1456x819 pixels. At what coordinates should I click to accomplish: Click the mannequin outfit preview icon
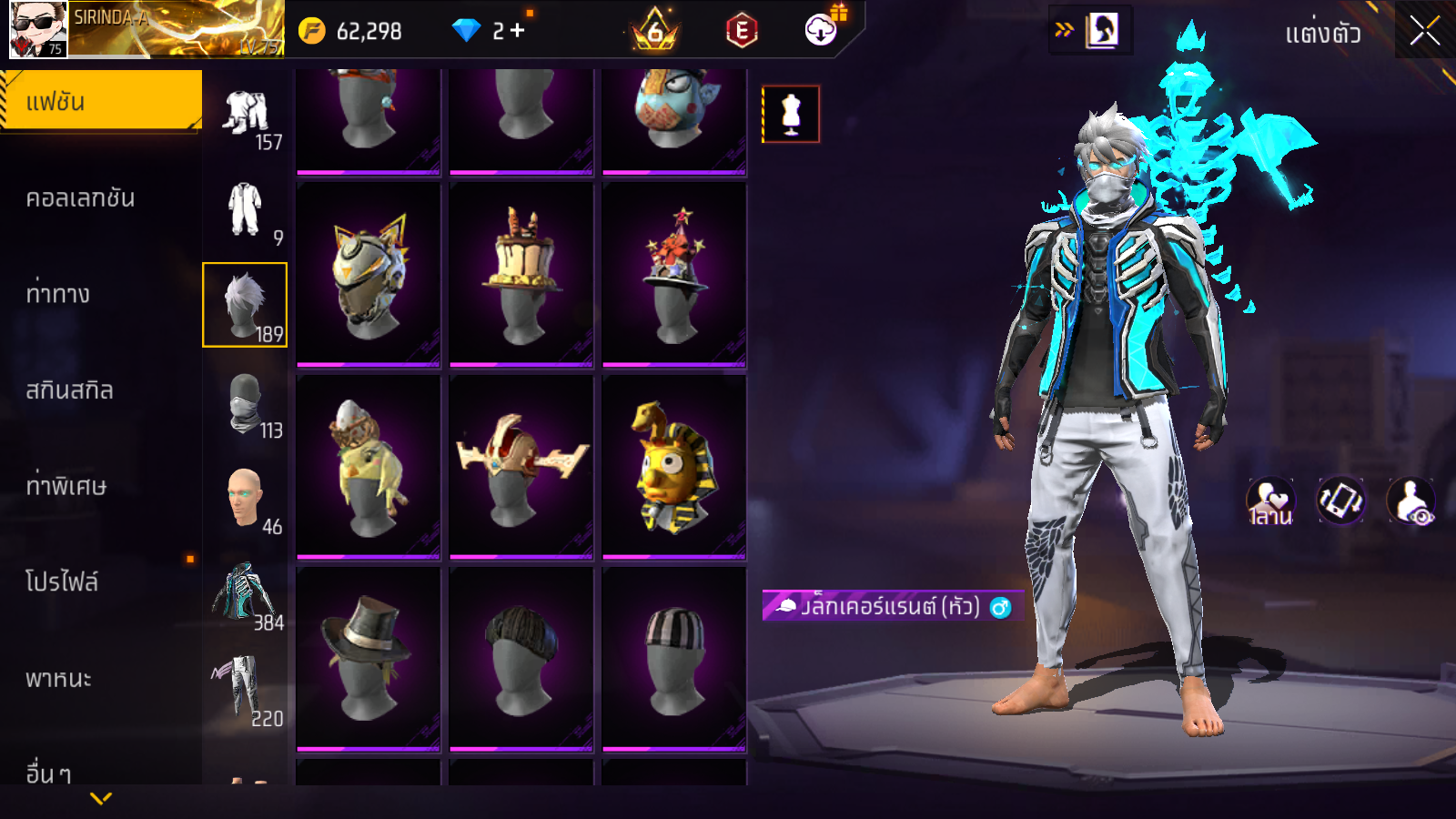[x=791, y=115]
